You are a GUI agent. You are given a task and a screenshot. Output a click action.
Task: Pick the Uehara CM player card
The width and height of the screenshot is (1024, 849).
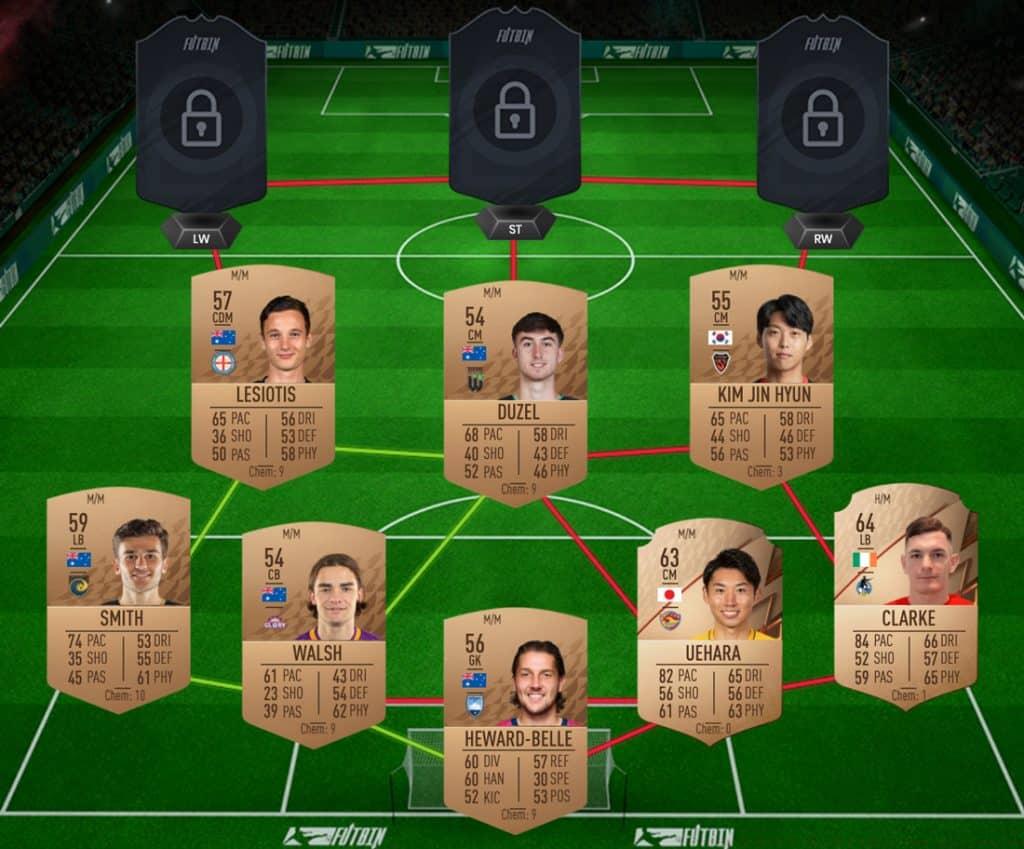(709, 630)
